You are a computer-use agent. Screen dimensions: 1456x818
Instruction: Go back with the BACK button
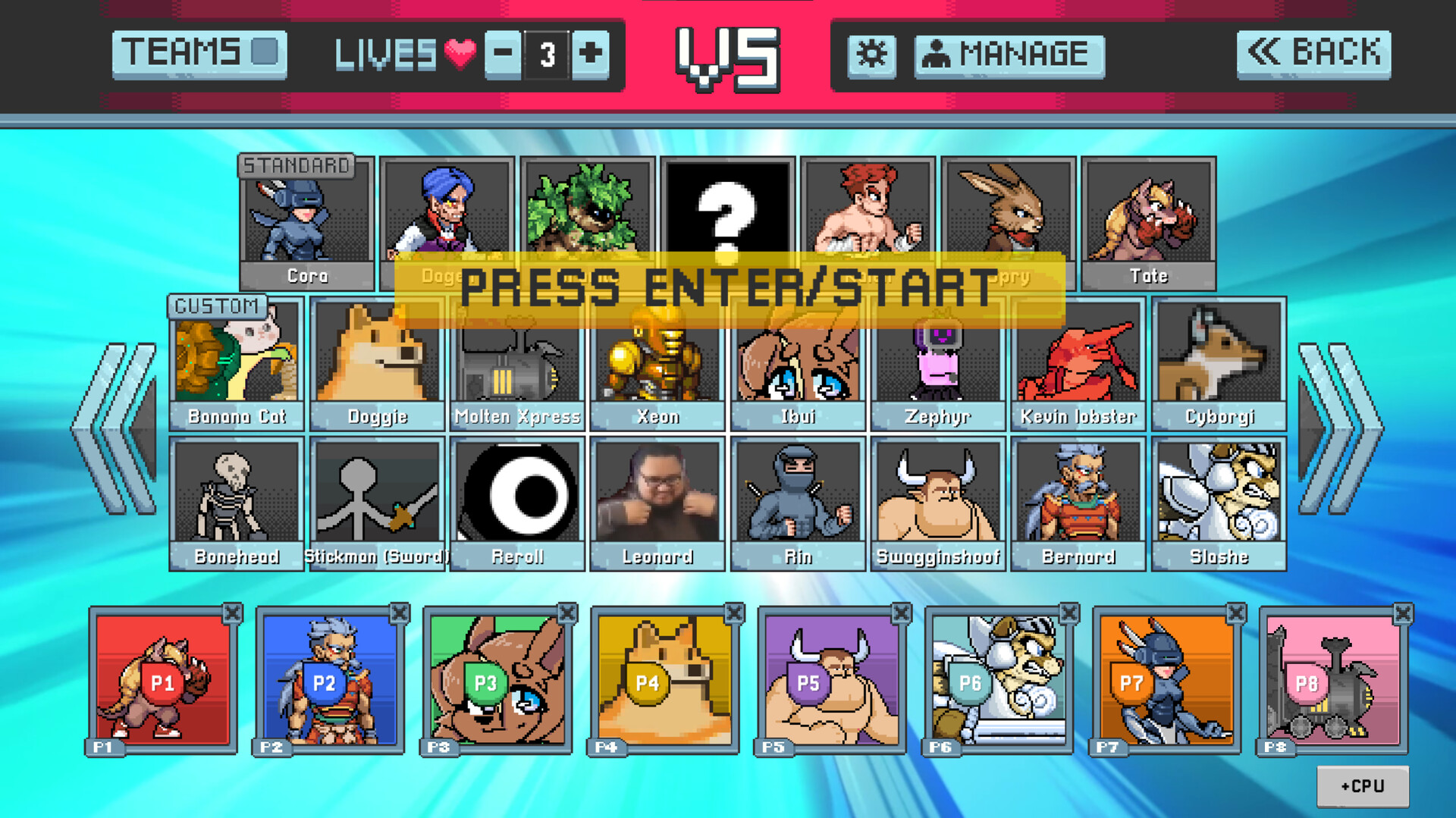(1314, 52)
